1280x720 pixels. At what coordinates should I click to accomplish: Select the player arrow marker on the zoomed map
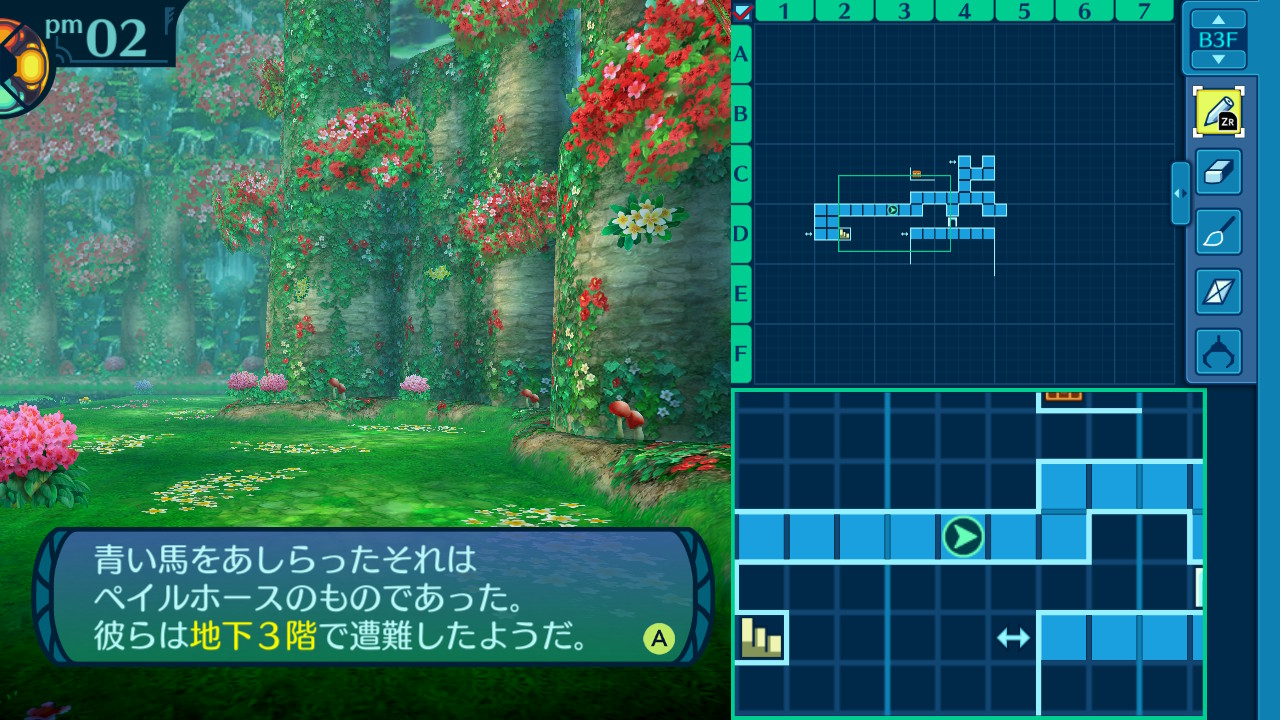[x=963, y=537]
